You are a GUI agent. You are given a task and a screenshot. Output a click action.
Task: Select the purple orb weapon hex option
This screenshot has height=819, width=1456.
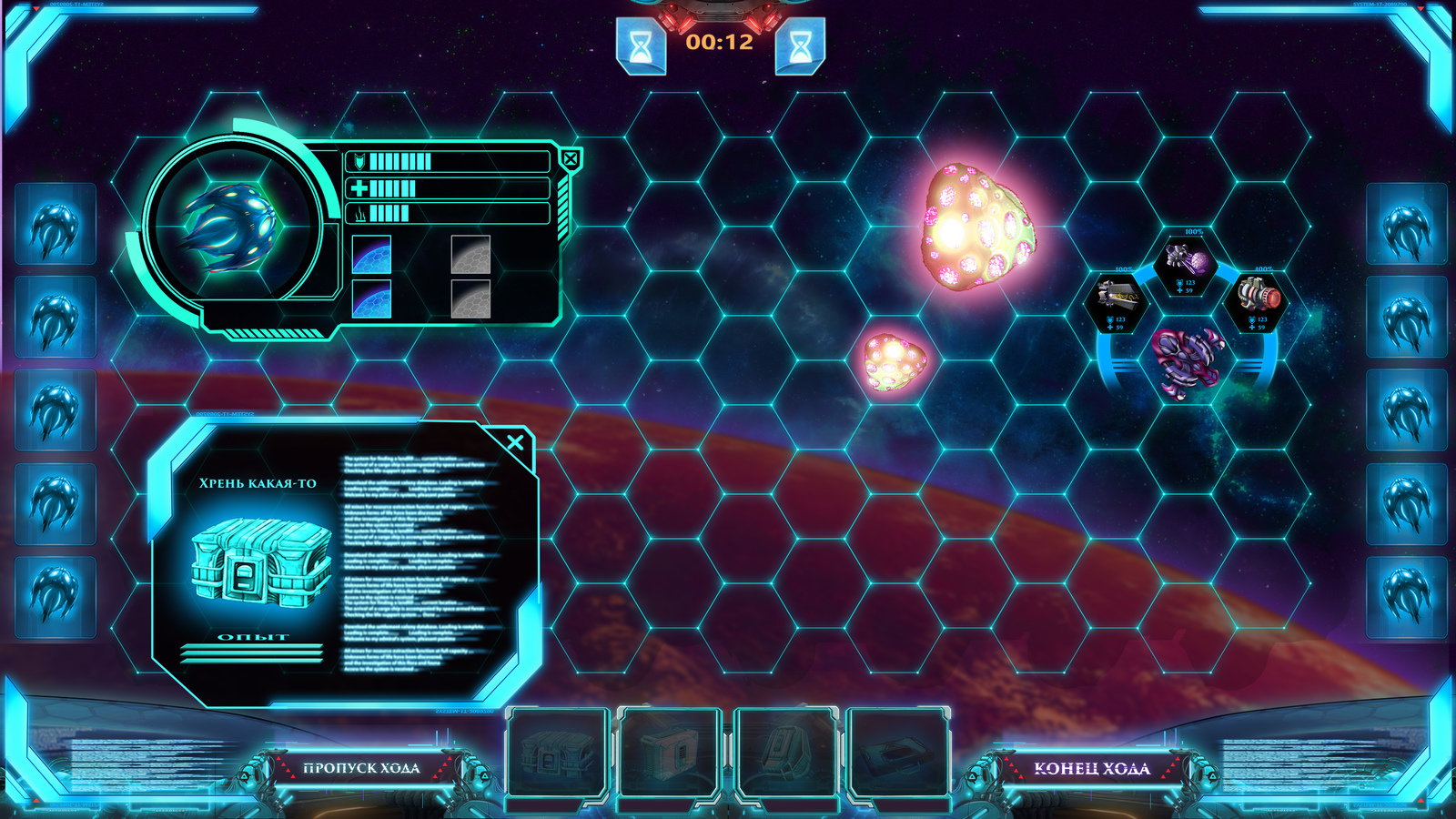[1188, 263]
